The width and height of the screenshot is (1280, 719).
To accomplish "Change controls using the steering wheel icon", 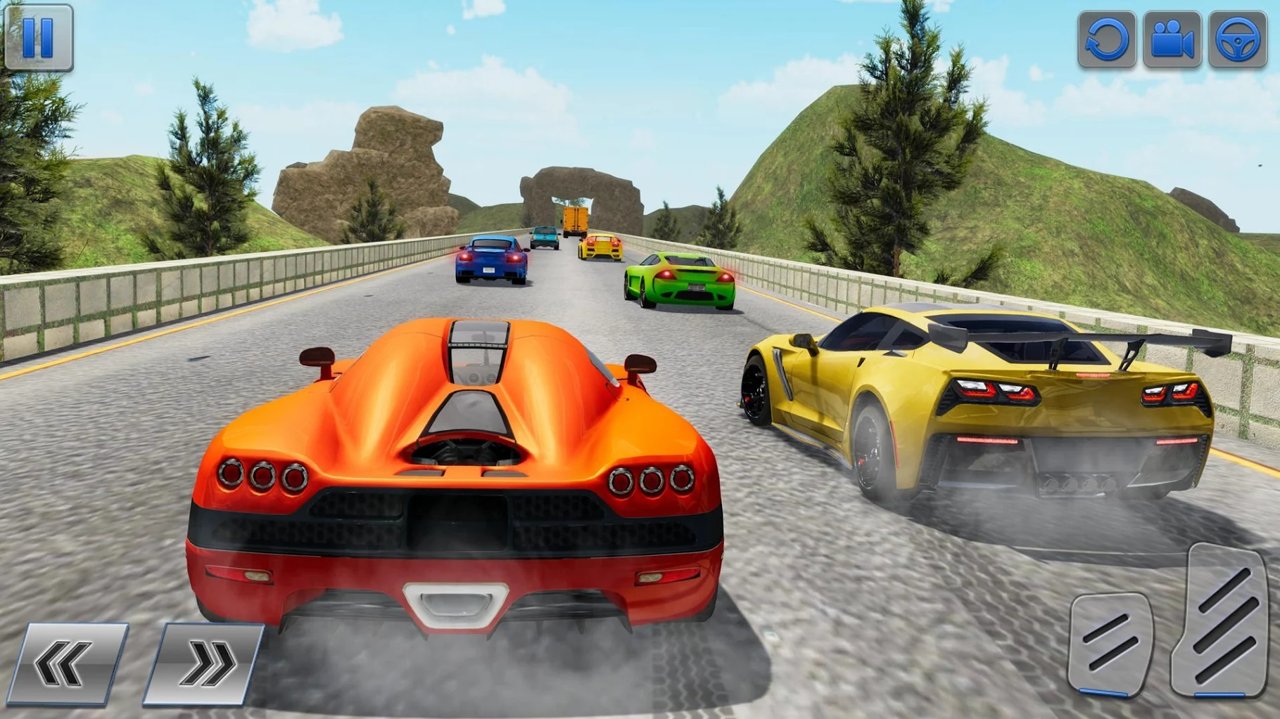I will pos(1238,40).
